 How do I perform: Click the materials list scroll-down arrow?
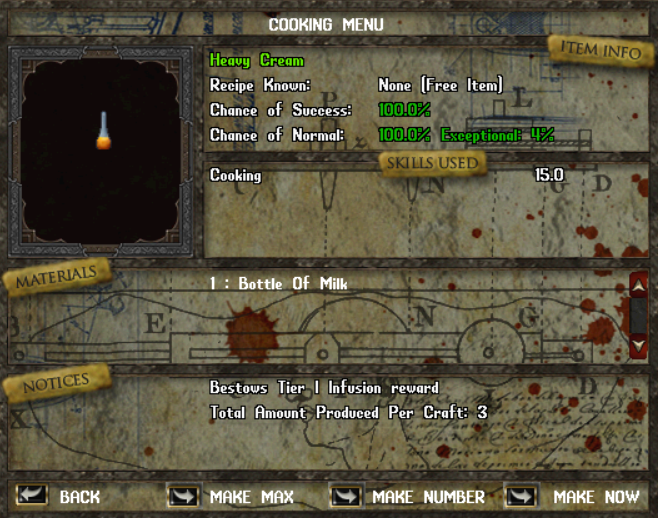tap(639, 346)
